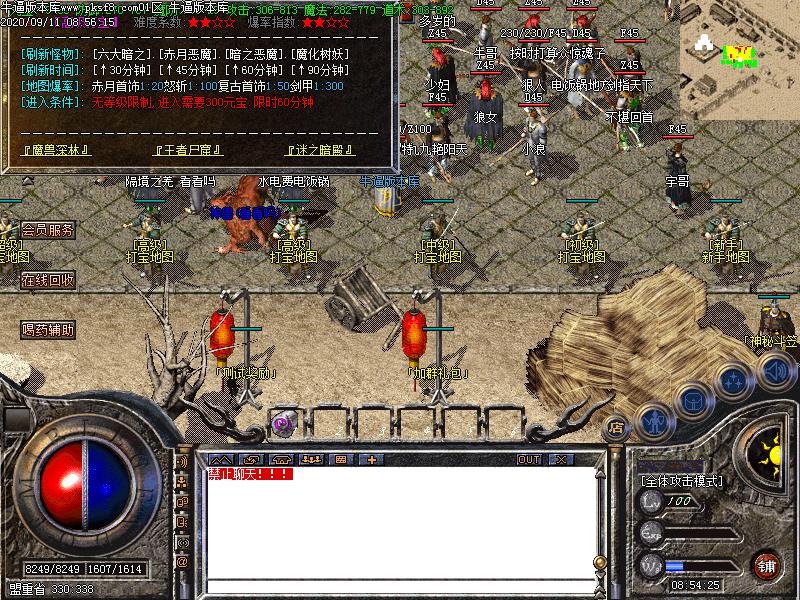This screenshot has width=800, height=600.
Task: Use the purple scroll item in the belt
Action: coord(283,423)
